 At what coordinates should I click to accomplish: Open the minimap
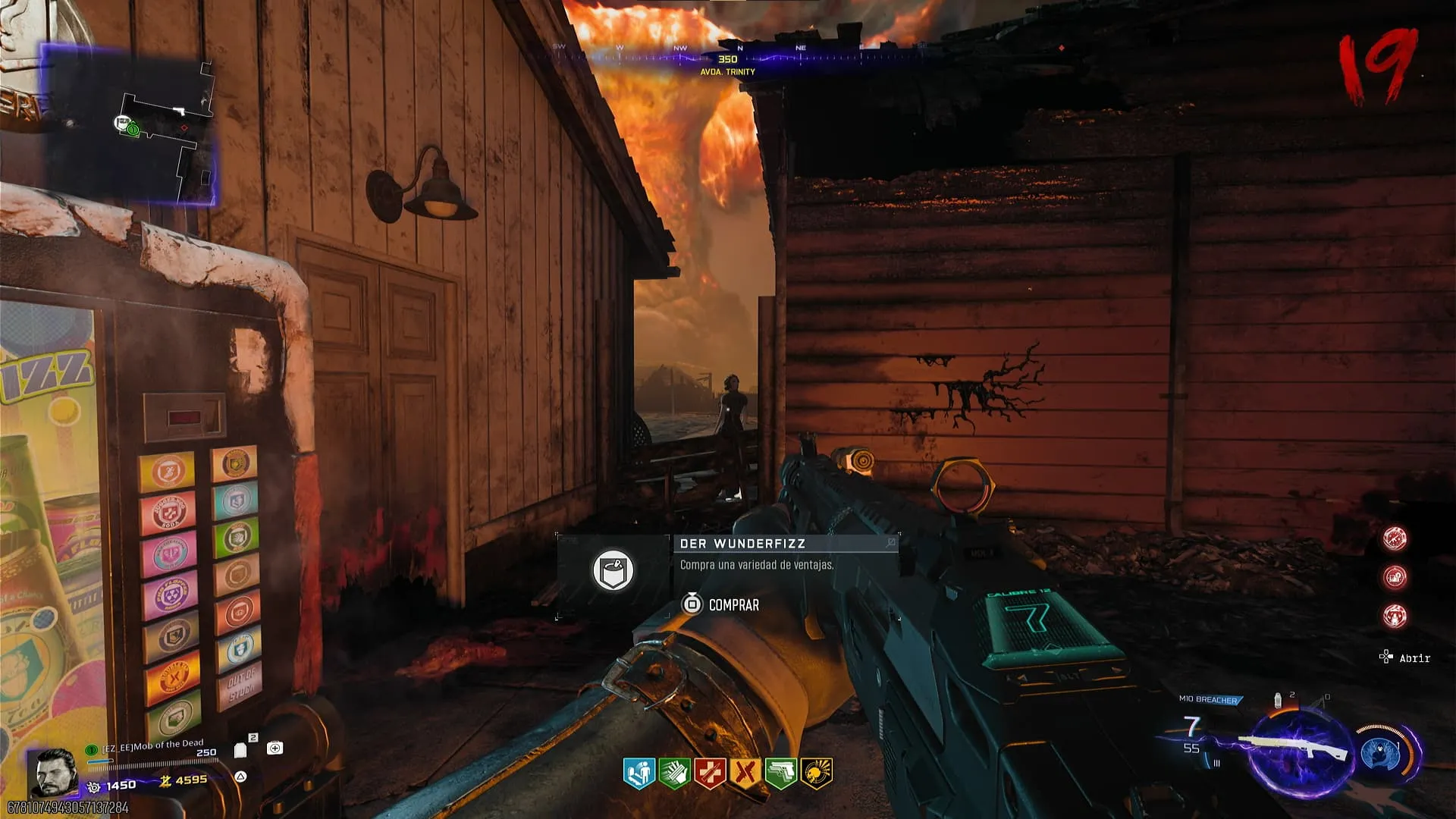pyautogui.click(x=129, y=125)
